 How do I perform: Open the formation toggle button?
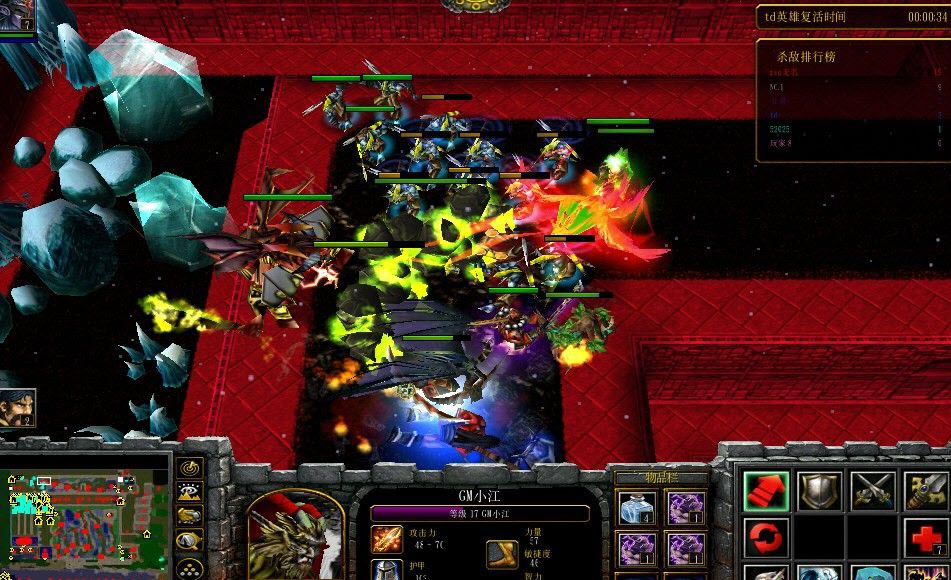(188, 565)
